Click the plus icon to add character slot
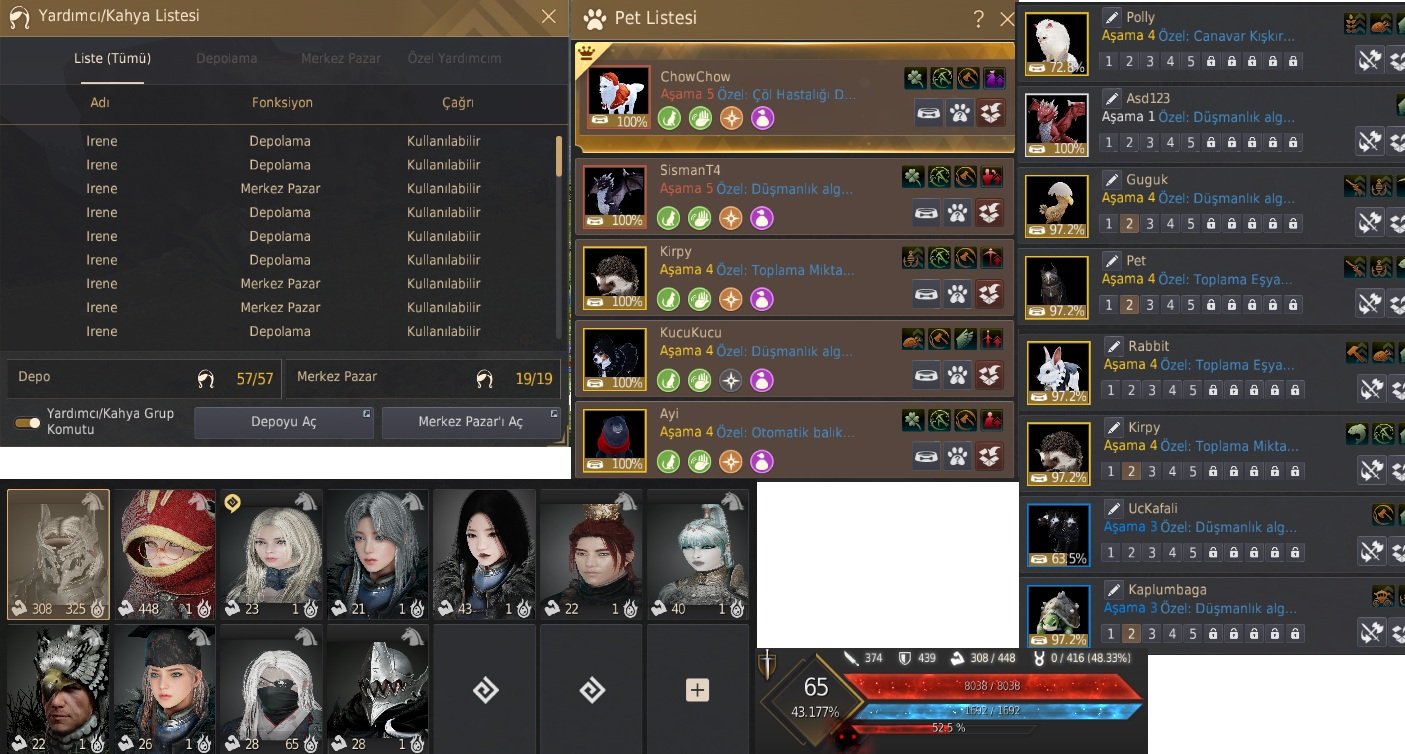 697,689
